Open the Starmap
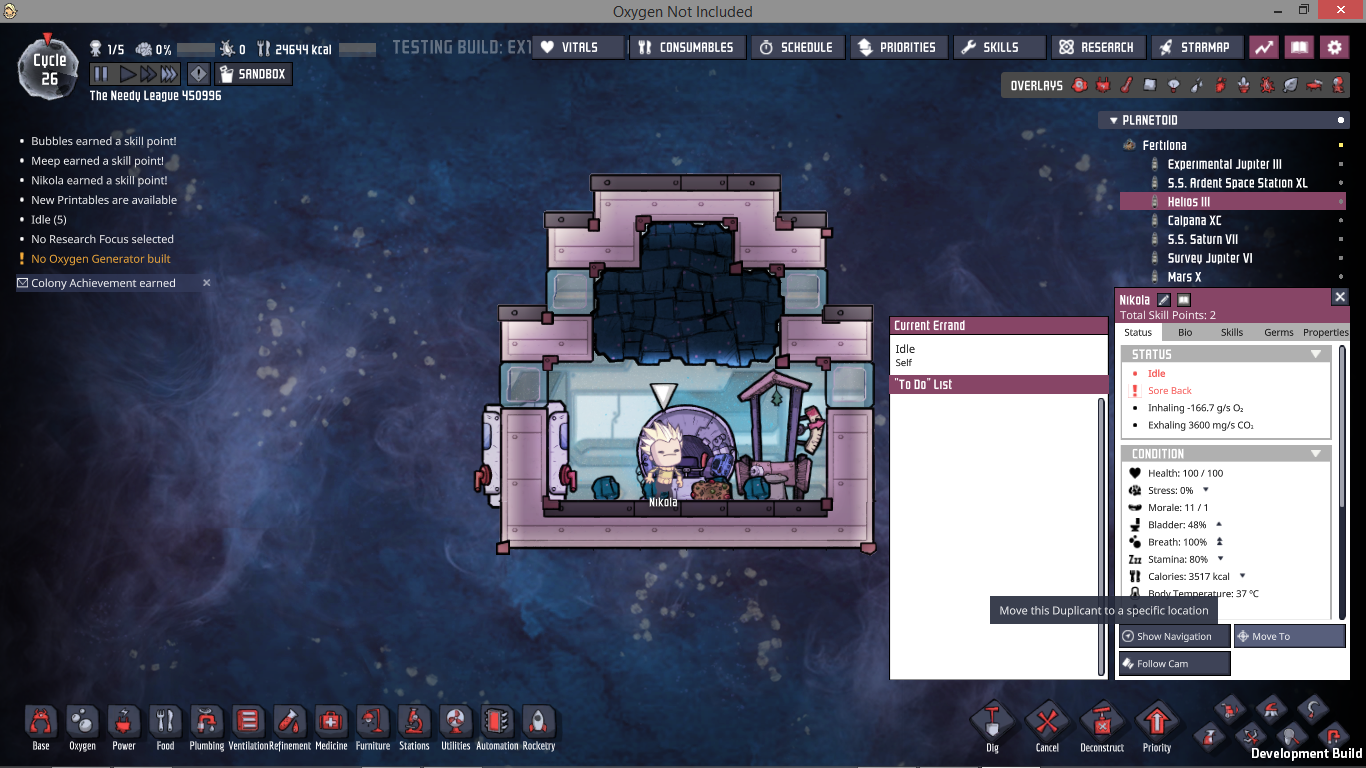The image size is (1366, 768). [x=1196, y=47]
